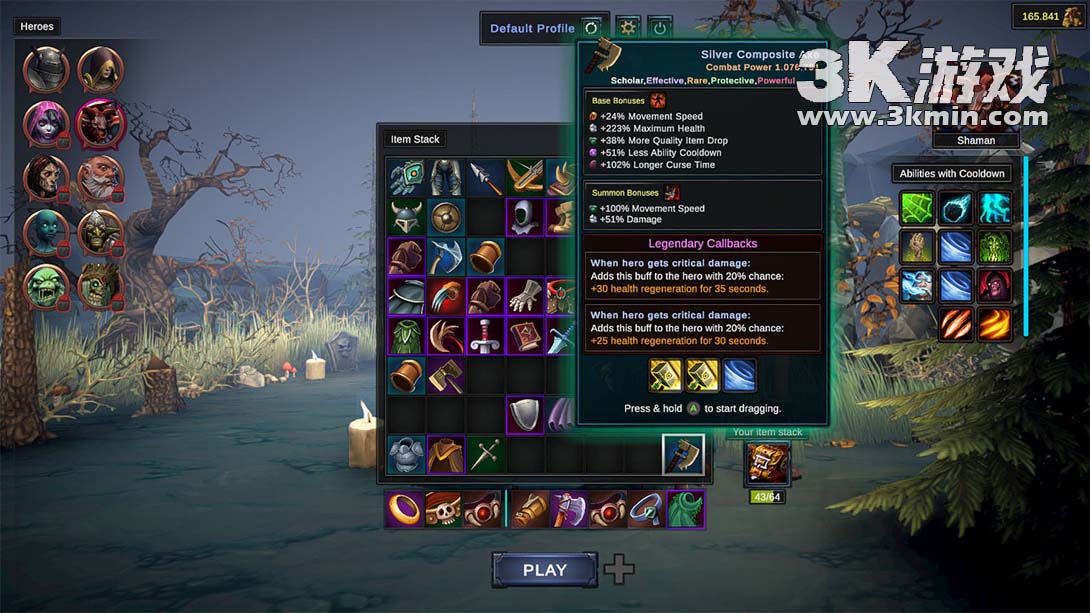Choose the orange claw slash ability
This screenshot has height=613, width=1090.
(x=955, y=324)
